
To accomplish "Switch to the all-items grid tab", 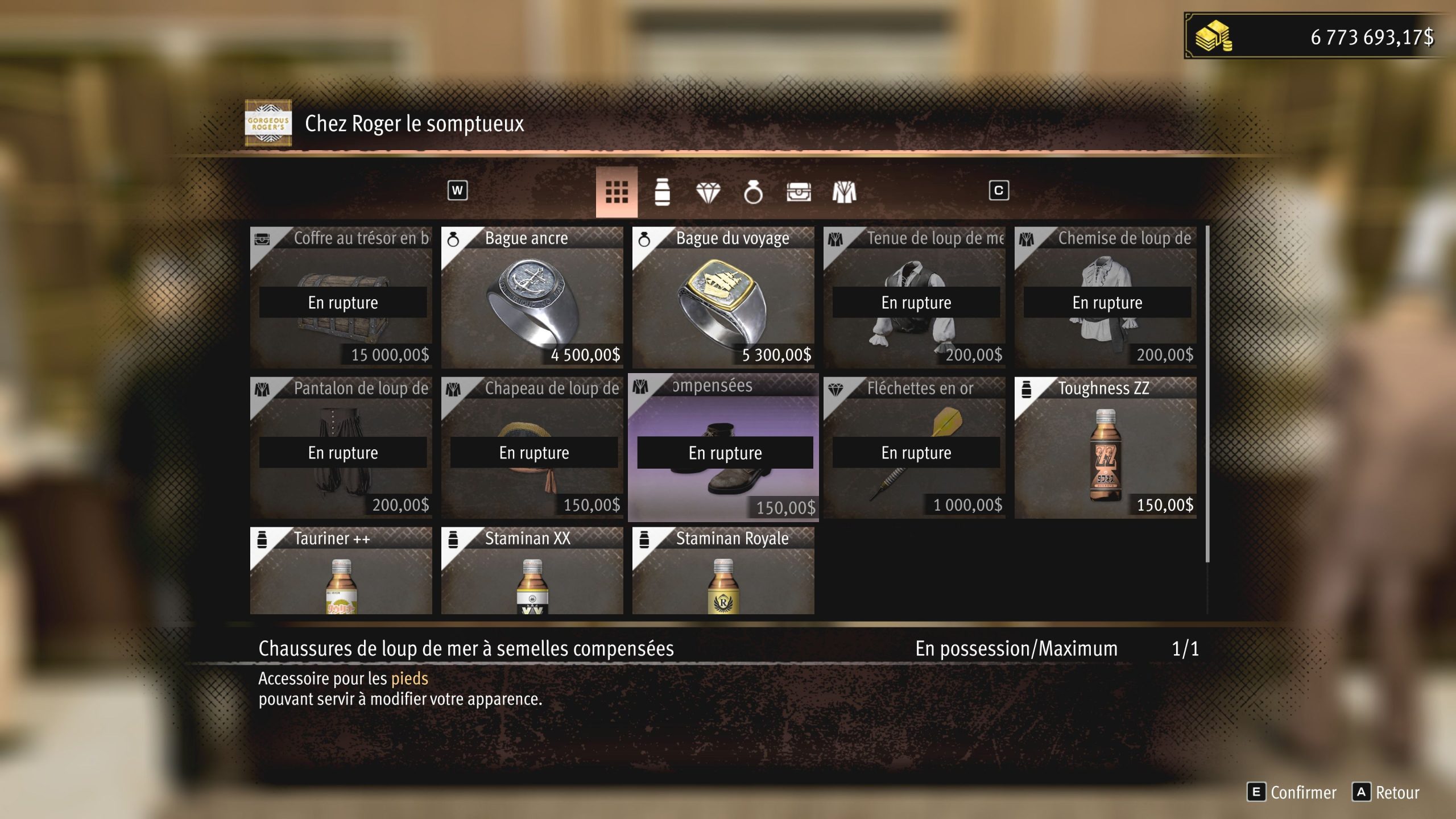I will click(617, 192).
